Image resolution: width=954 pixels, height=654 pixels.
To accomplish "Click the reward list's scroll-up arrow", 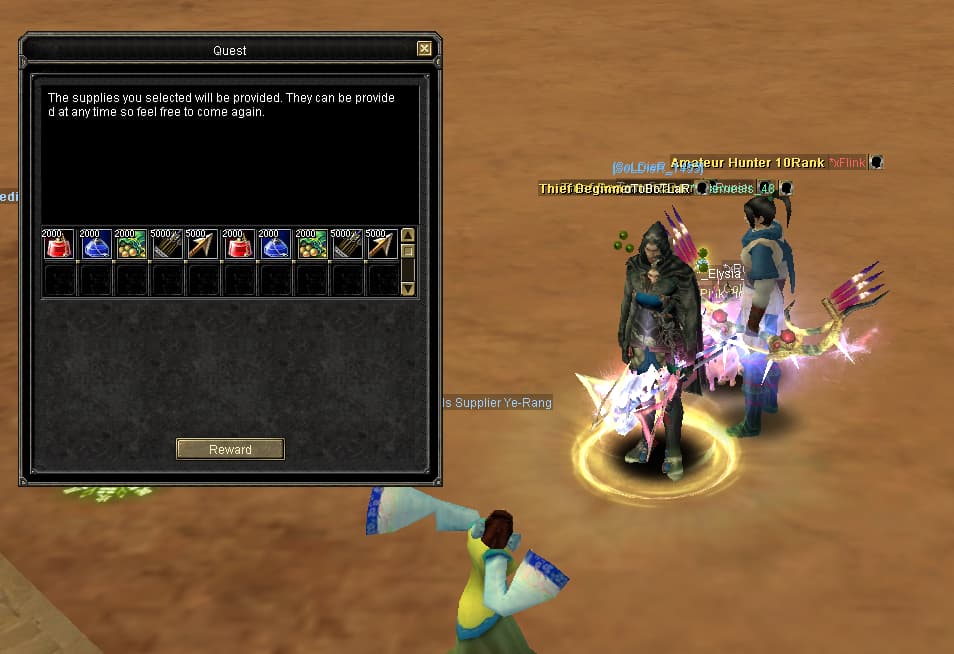I will pyautogui.click(x=408, y=236).
